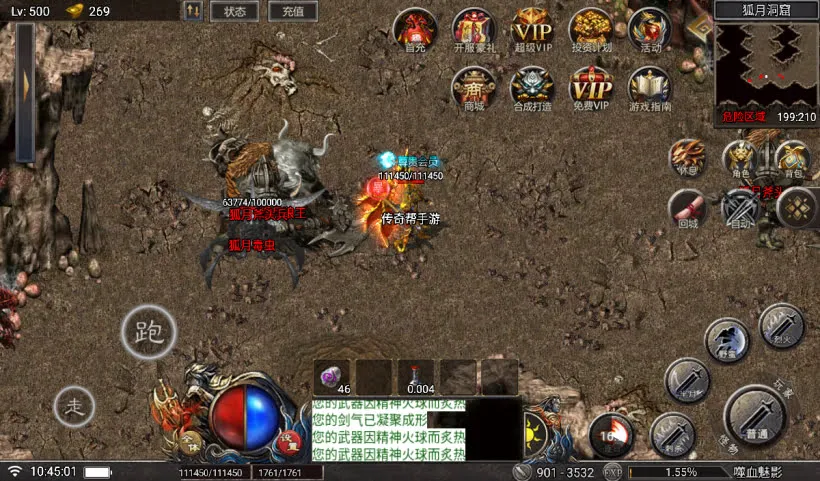This screenshot has width=820, height=481.
Task: Open the 投资计划 investment plan
Action: tap(591, 29)
